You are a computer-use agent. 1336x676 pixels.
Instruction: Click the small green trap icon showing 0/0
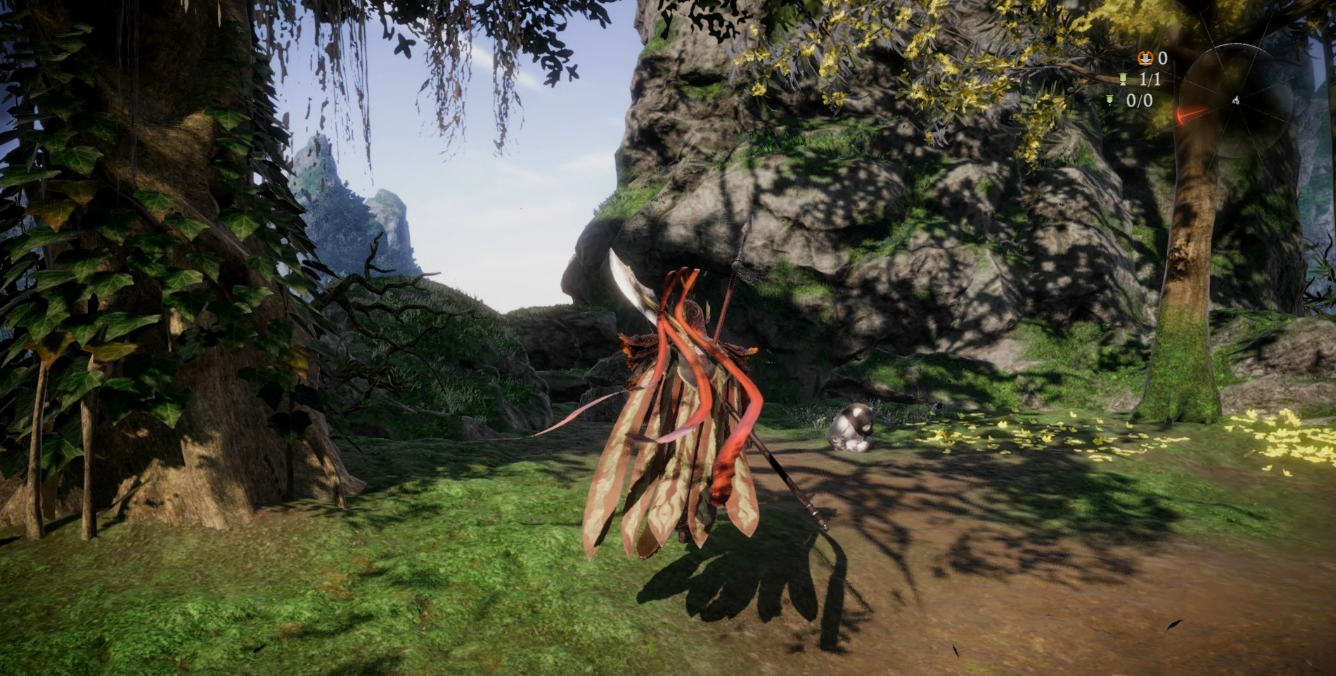coord(1111,100)
